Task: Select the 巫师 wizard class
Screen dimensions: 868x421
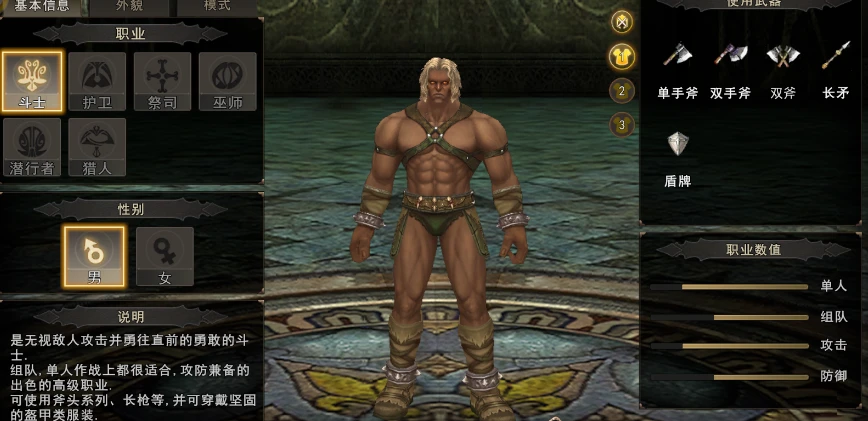Action: tap(227, 81)
